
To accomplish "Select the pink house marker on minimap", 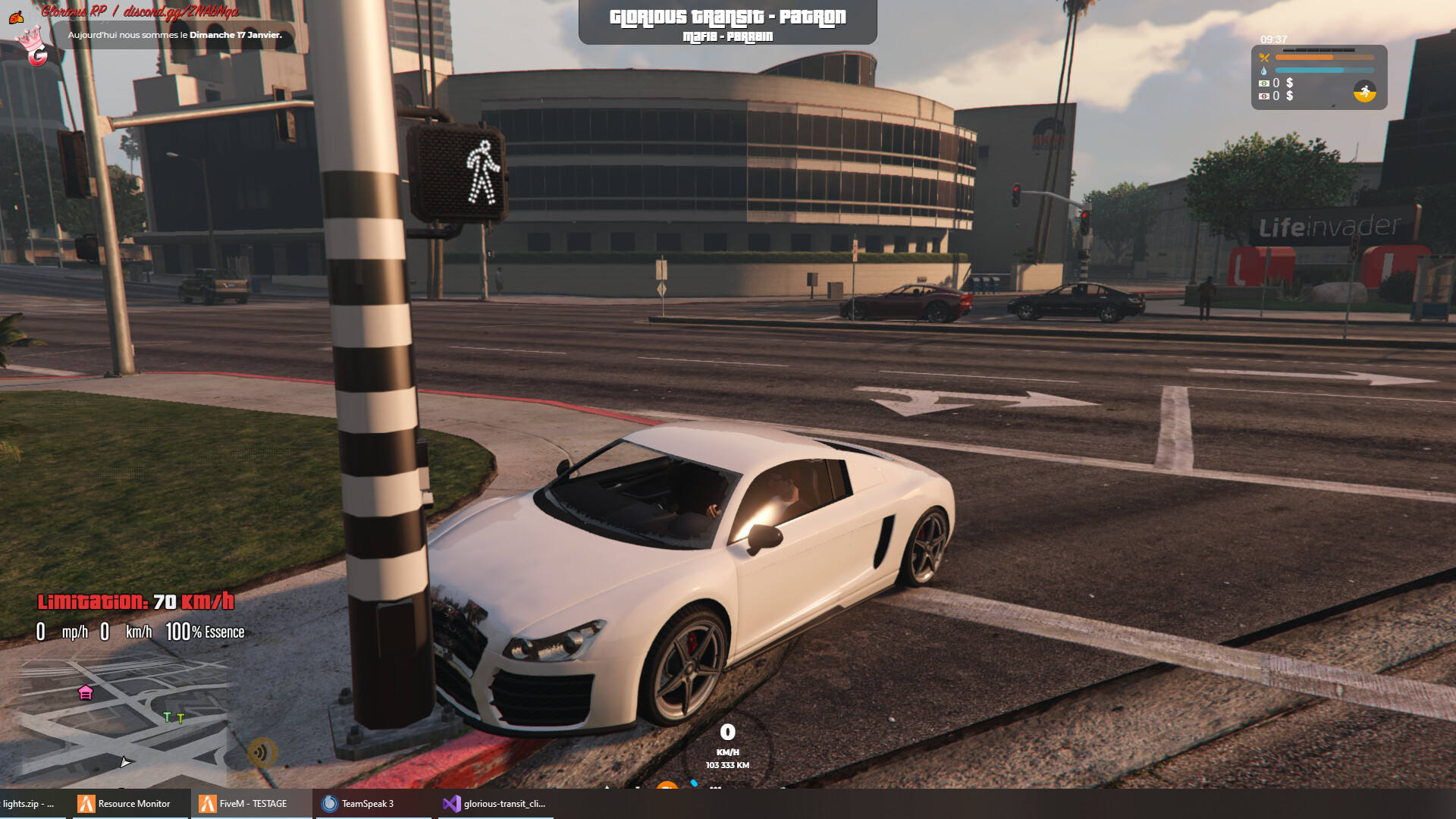I will point(86,692).
